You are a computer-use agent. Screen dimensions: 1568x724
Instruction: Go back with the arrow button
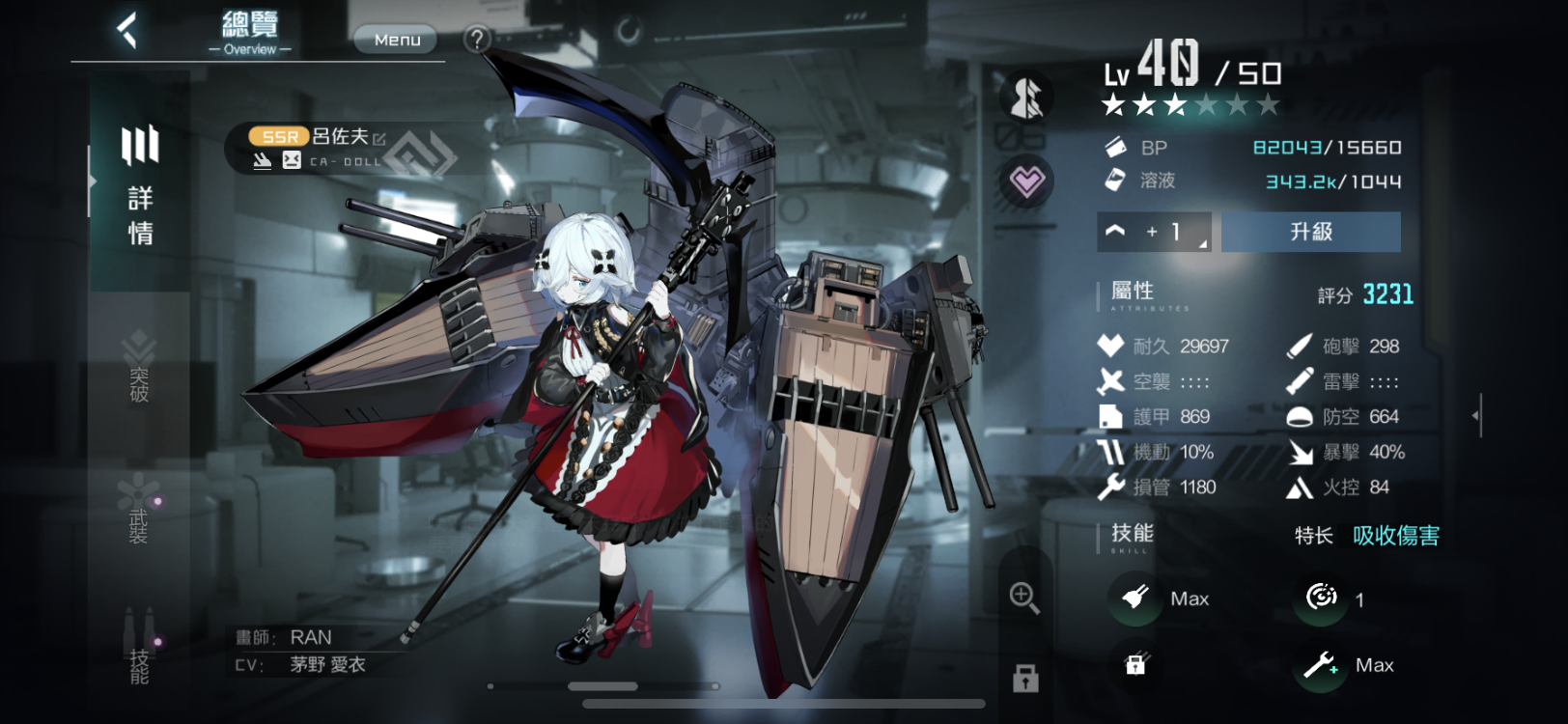point(127,30)
